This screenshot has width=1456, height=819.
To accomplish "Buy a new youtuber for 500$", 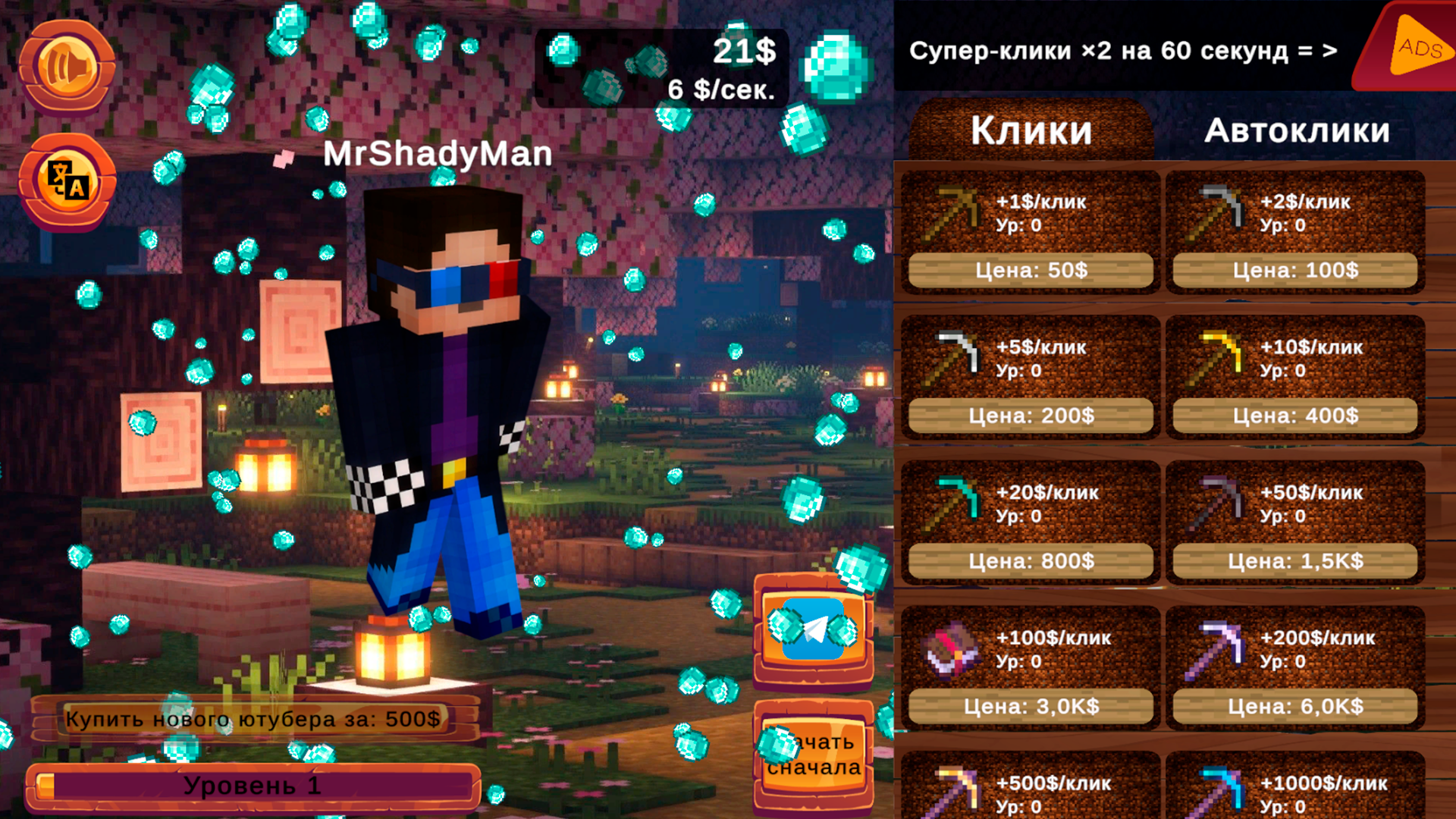I will (254, 717).
